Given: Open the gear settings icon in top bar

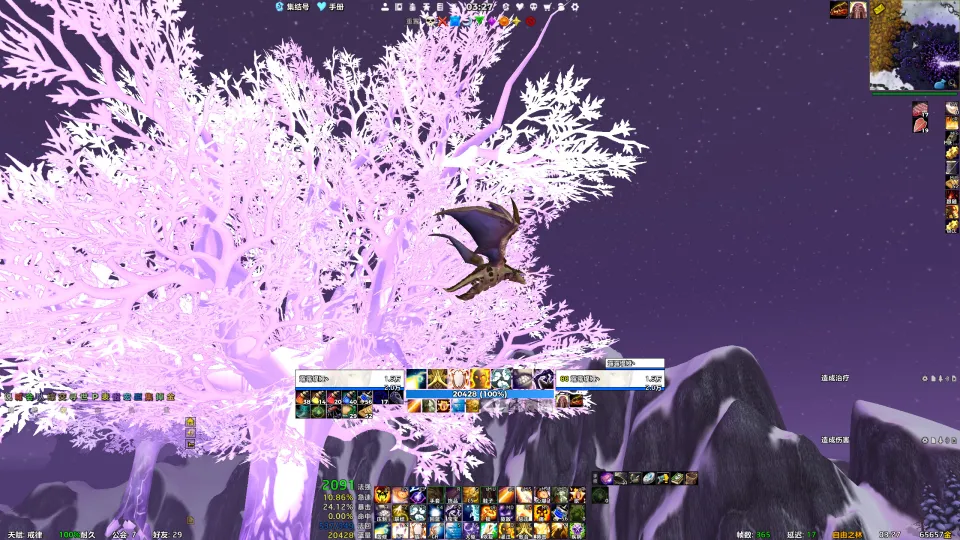Looking at the screenshot, I should click(575, 7).
